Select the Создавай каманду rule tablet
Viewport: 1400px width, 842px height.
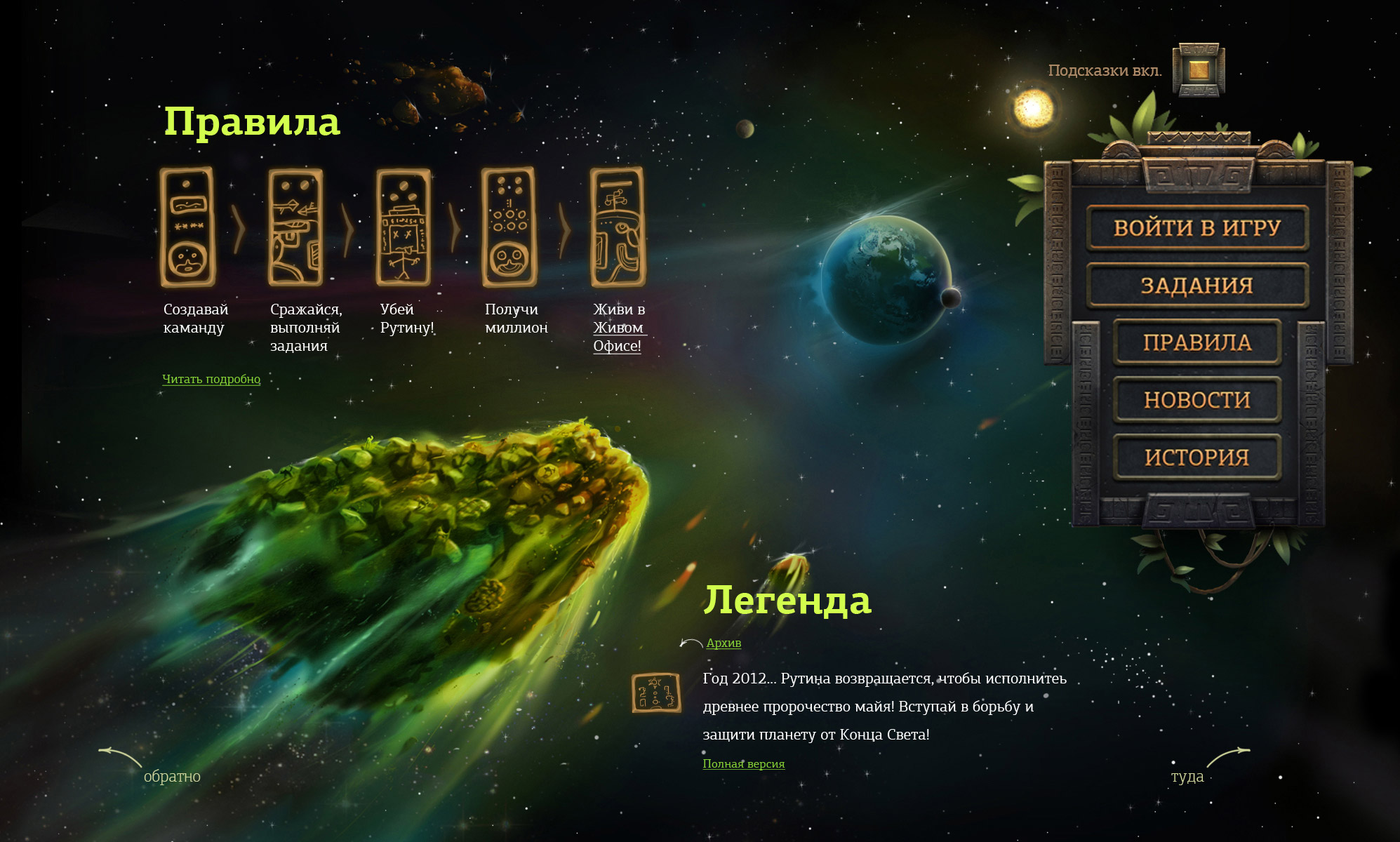(x=187, y=227)
